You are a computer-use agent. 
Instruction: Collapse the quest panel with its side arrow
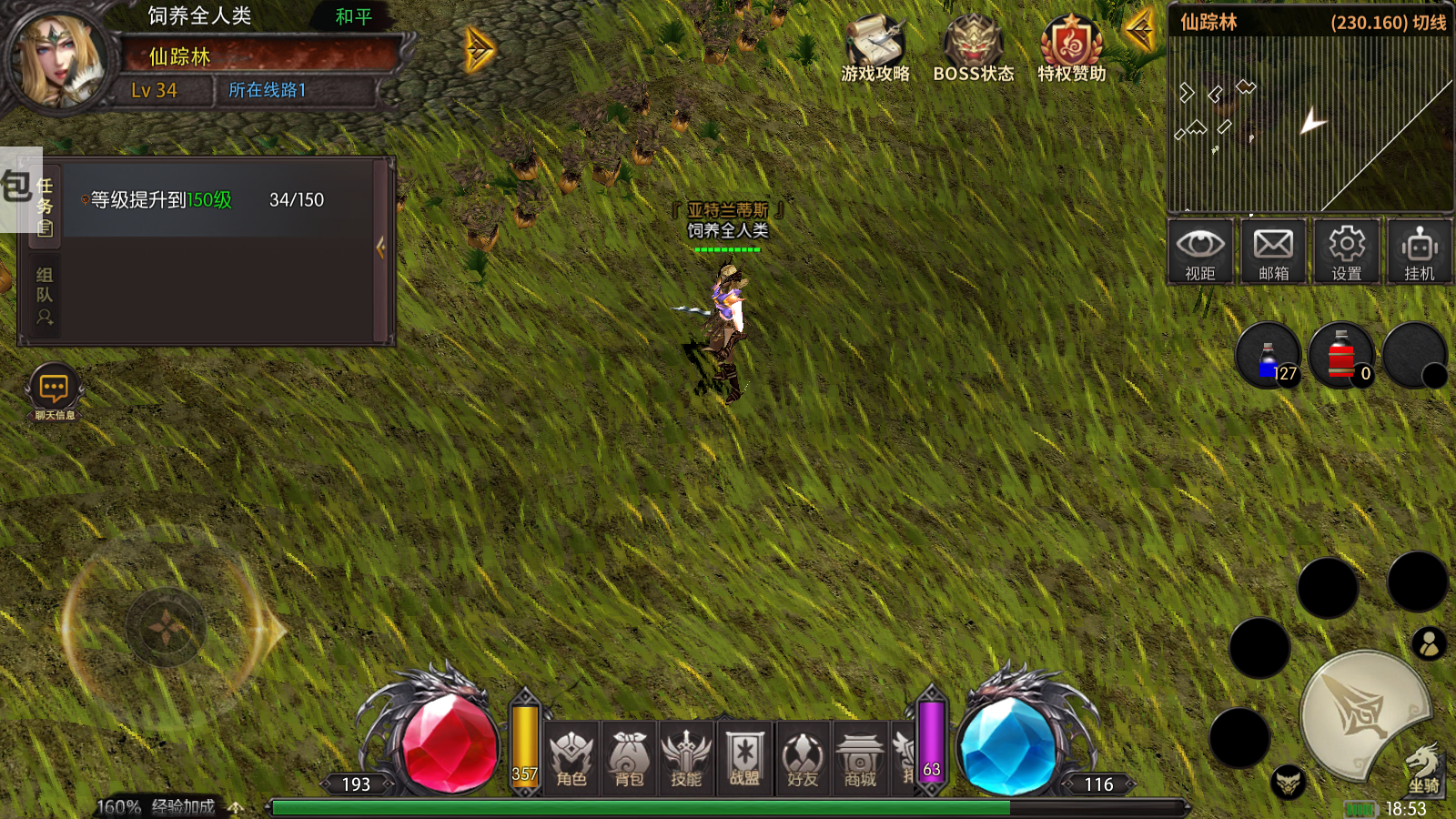click(x=381, y=247)
